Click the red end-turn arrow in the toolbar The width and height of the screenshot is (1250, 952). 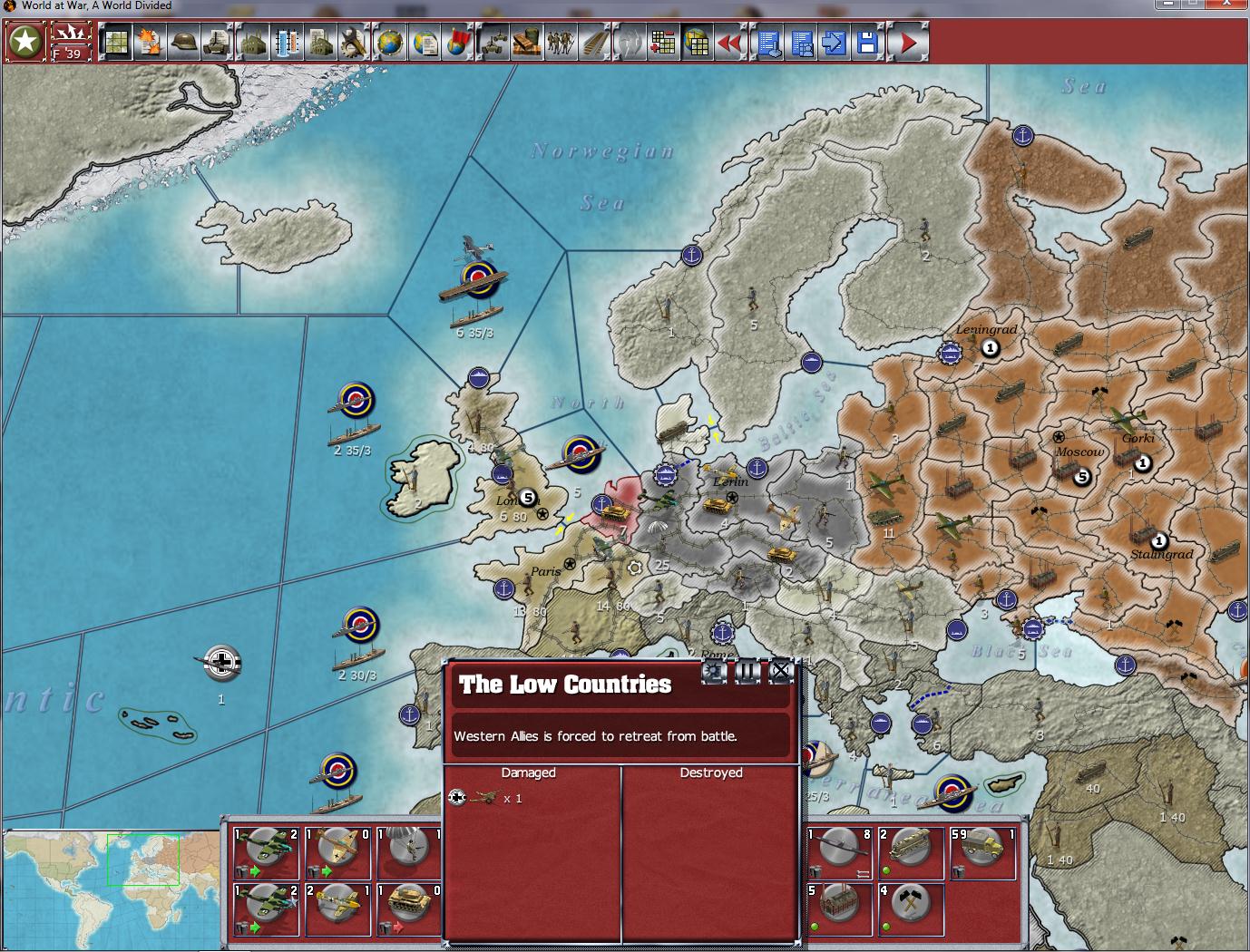[908, 43]
